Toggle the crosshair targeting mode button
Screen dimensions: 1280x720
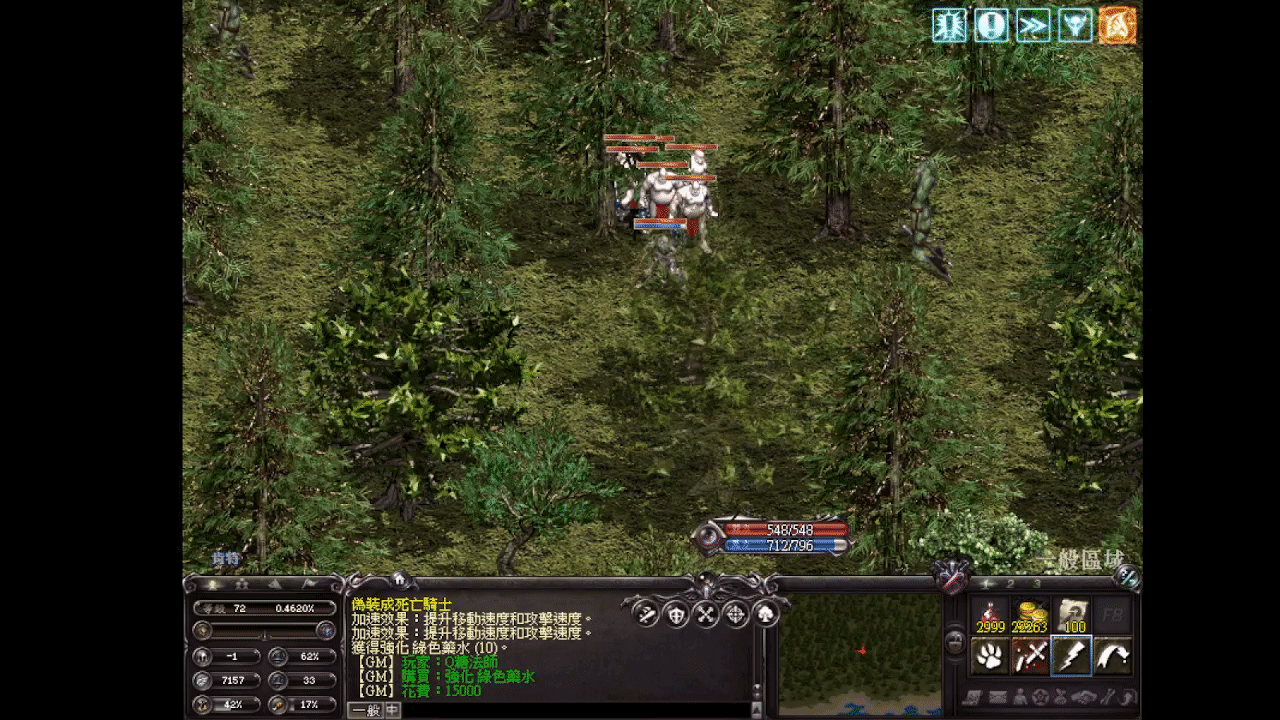[x=734, y=614]
